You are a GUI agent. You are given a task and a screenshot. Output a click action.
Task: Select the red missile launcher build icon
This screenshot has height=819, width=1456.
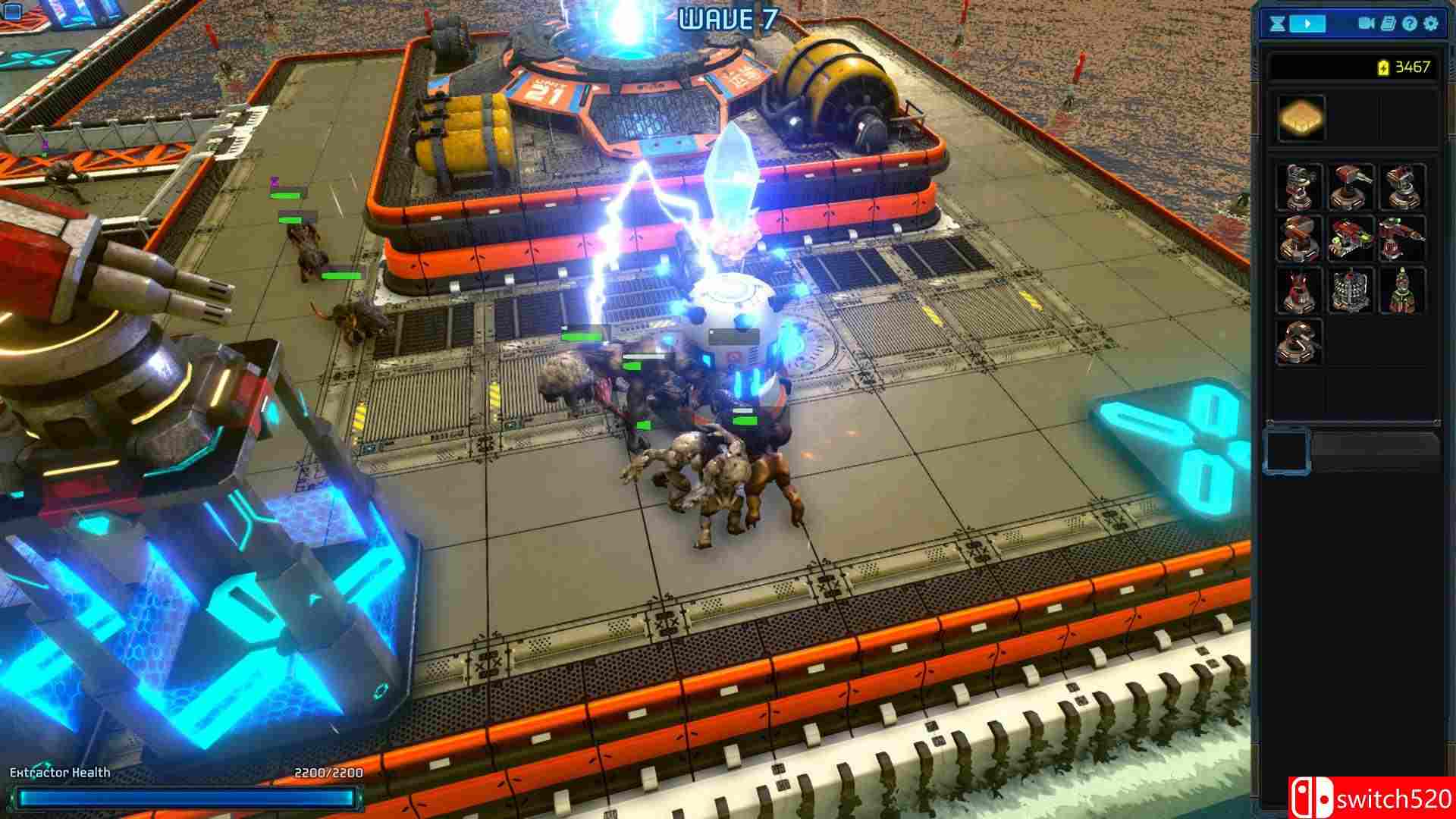tap(1298, 239)
